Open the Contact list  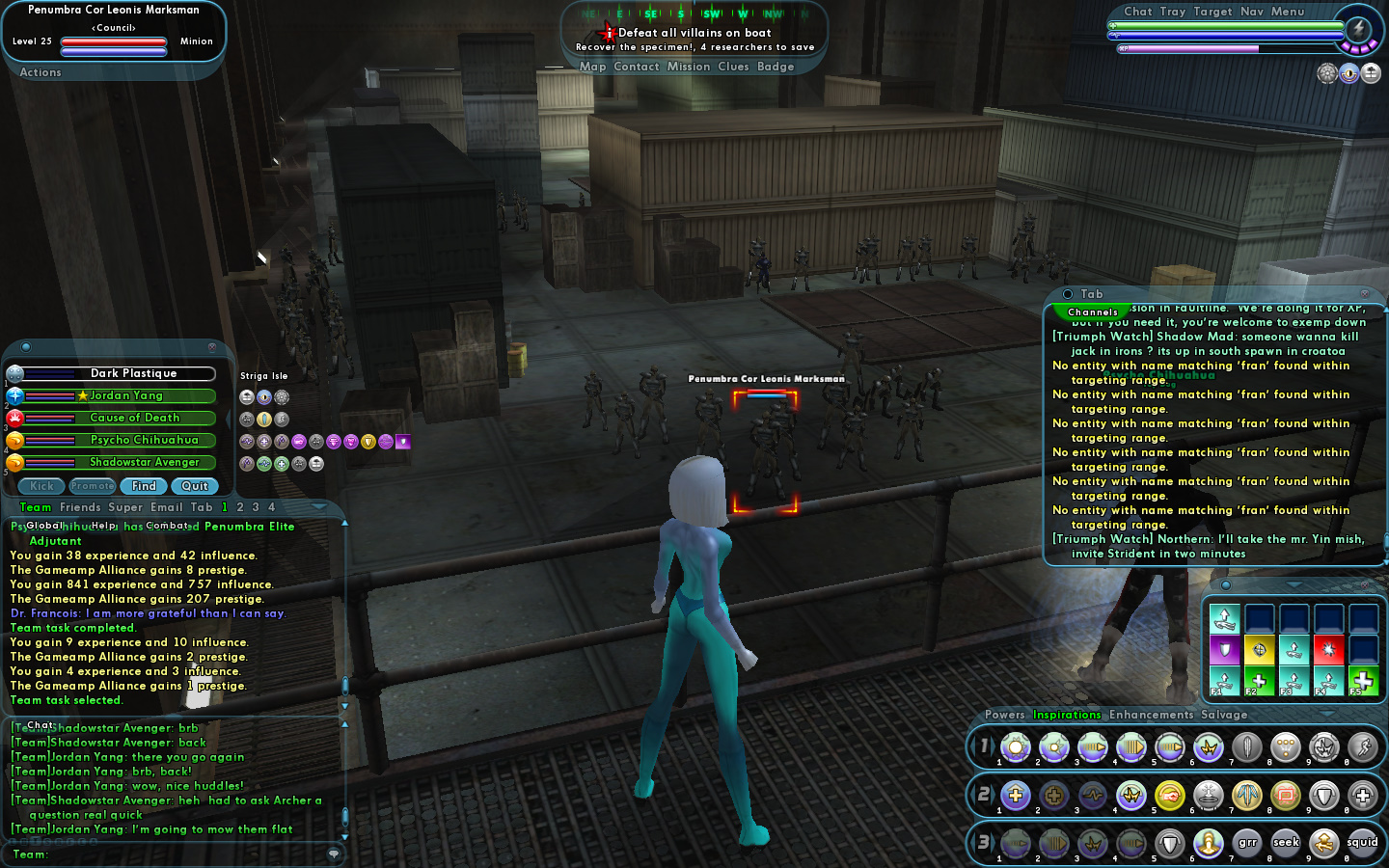point(636,68)
